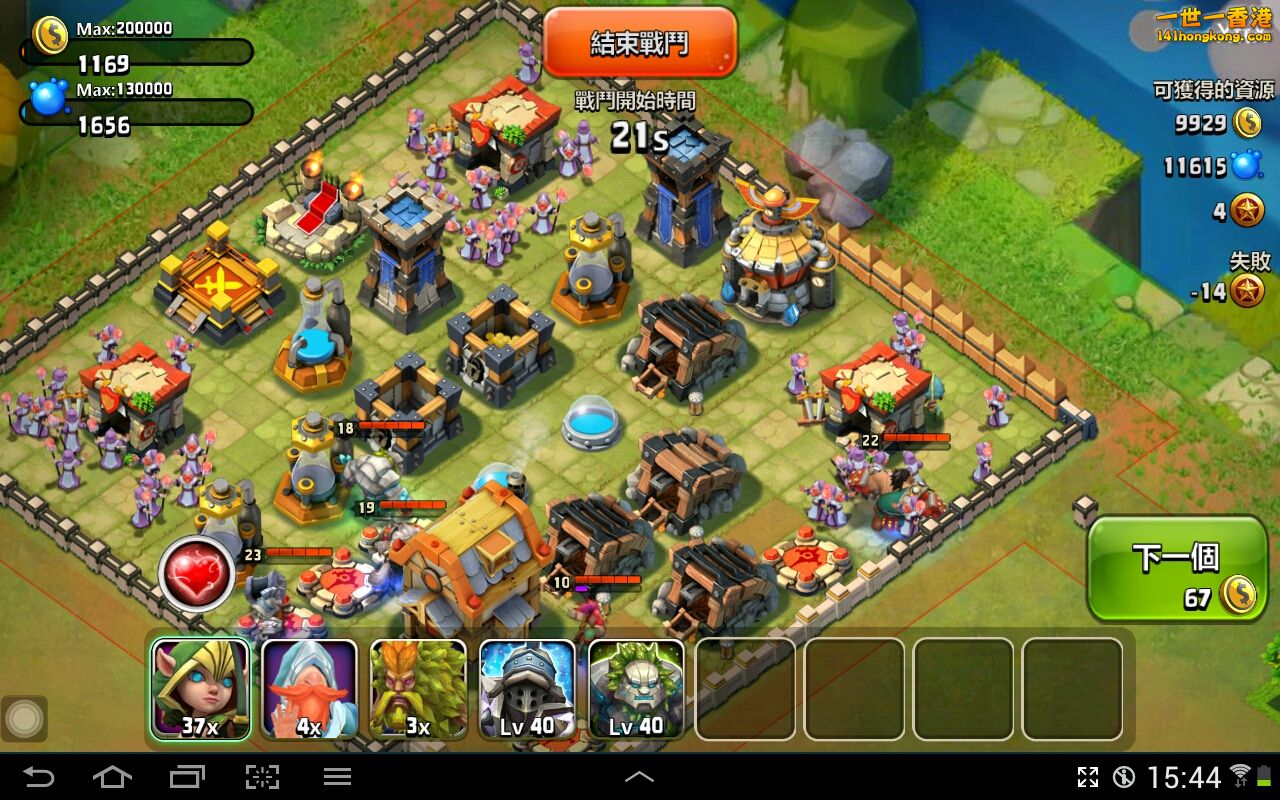Take a screenshot with the capture icon
Image resolution: width=1280 pixels, height=800 pixels.
coord(262,776)
